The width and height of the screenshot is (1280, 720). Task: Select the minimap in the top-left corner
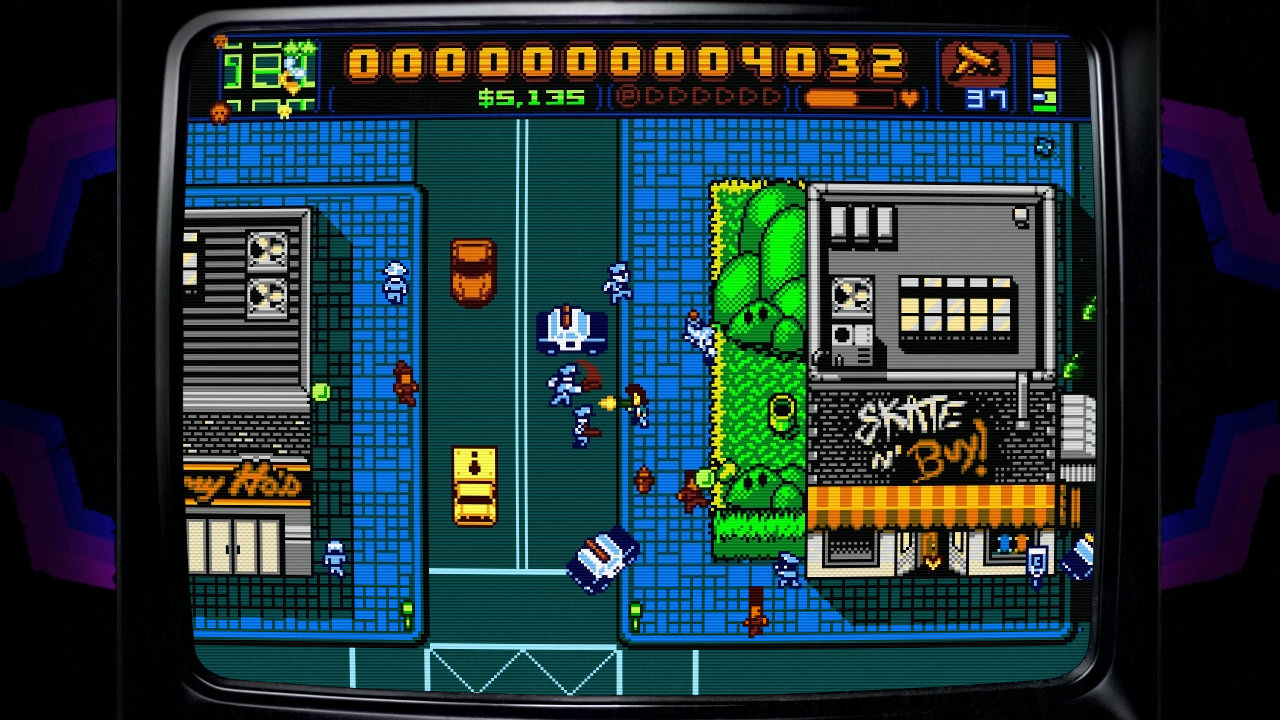265,70
